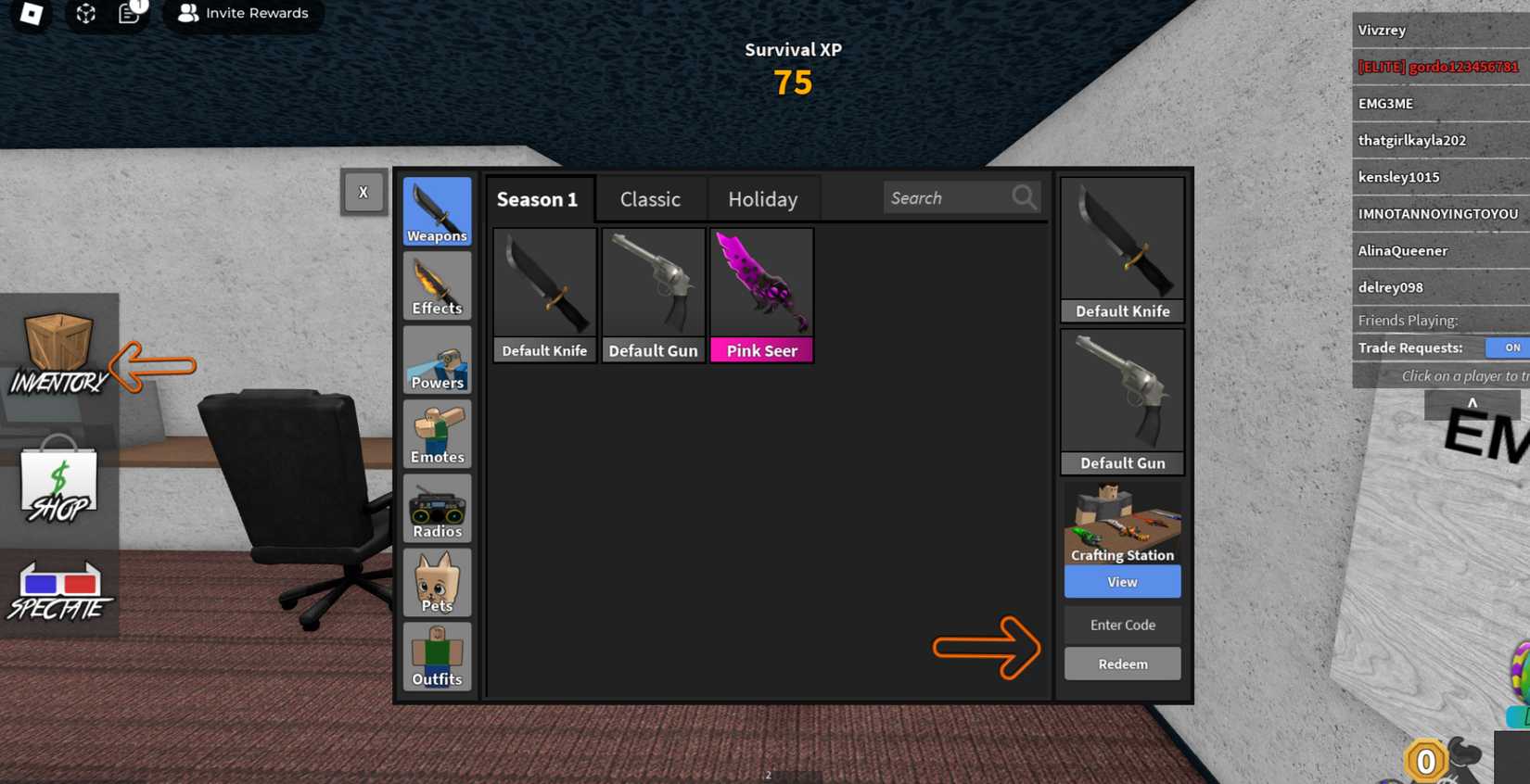Screen dimensions: 1530x784
Task: Open Invite Rewards
Action: pos(243,13)
